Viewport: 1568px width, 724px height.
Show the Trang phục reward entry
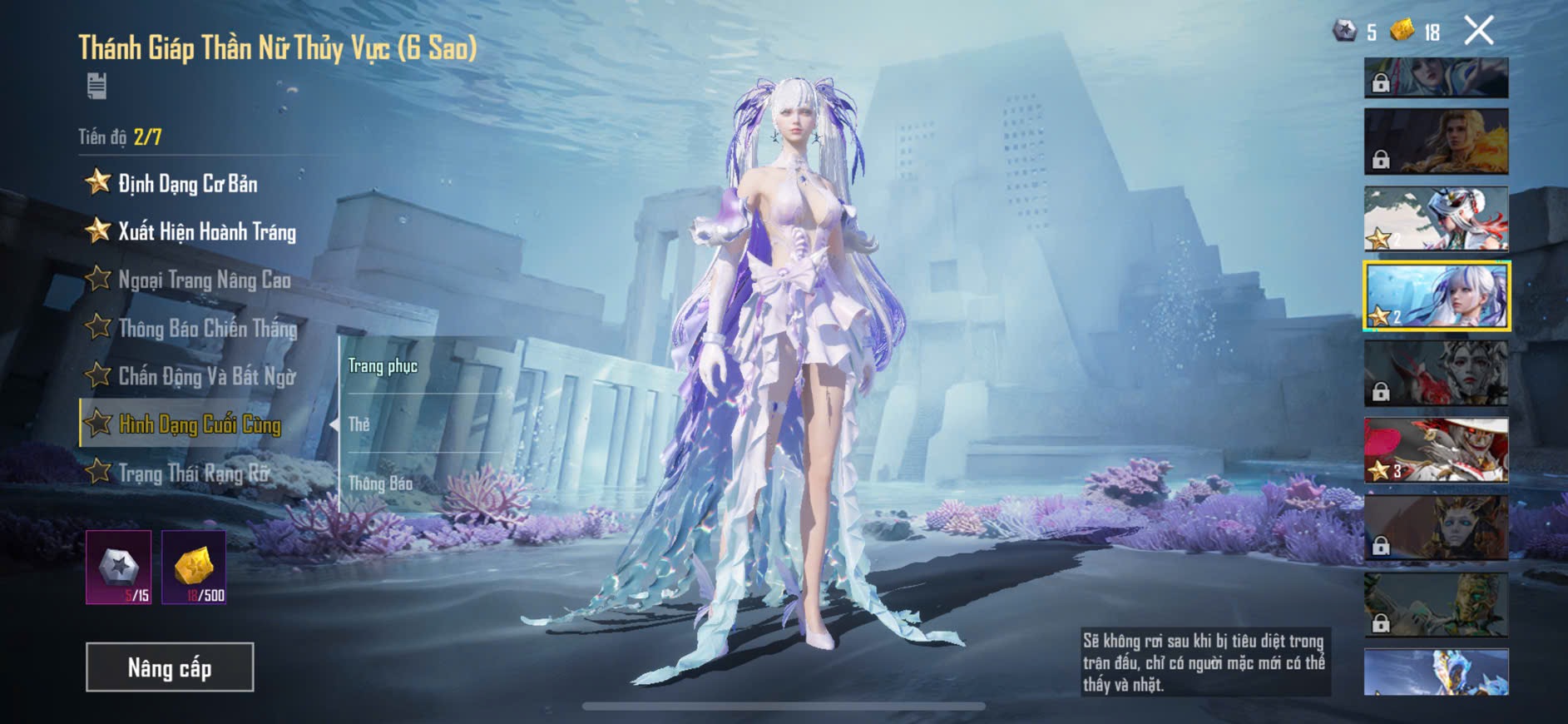(x=383, y=366)
